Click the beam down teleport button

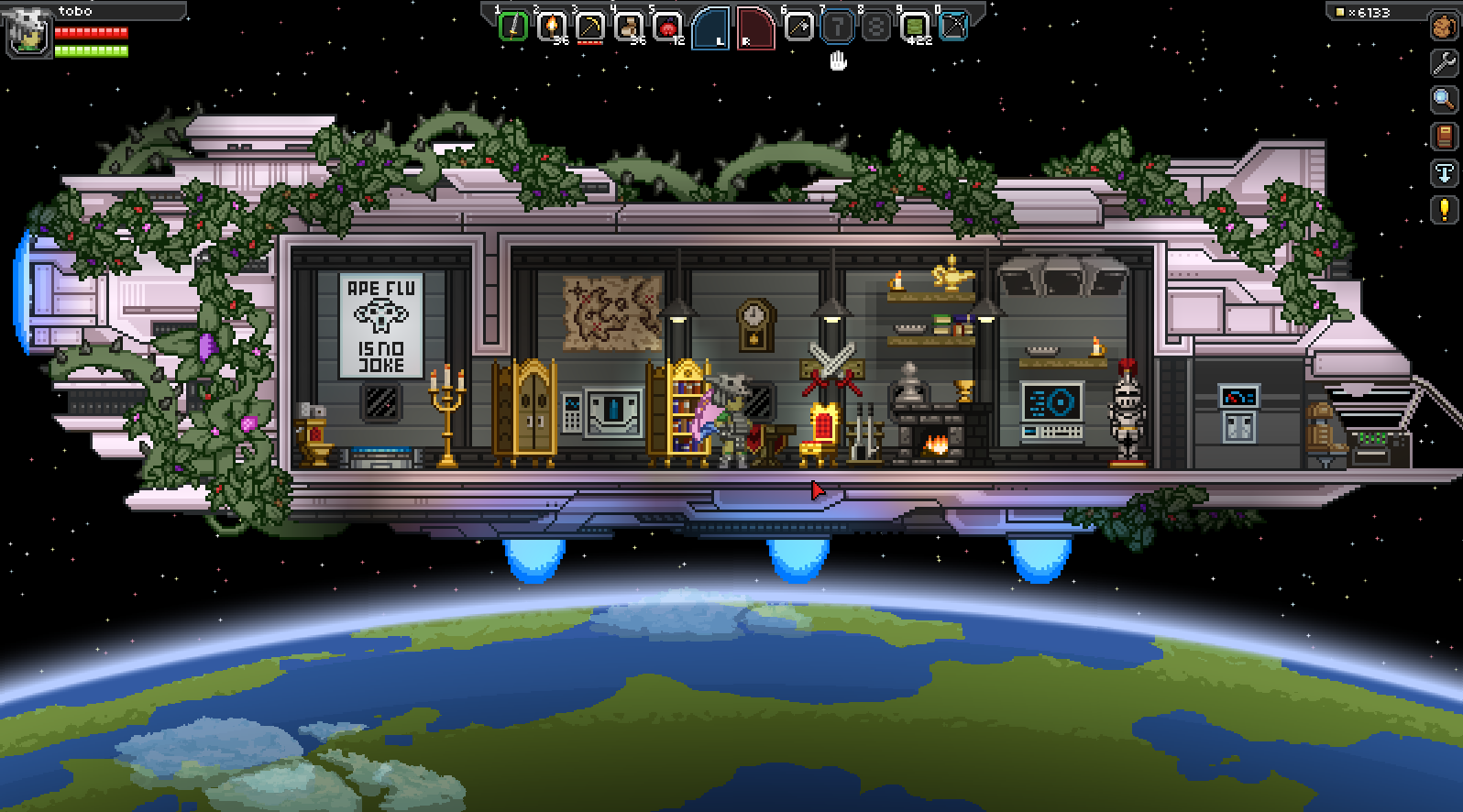tap(1444, 173)
